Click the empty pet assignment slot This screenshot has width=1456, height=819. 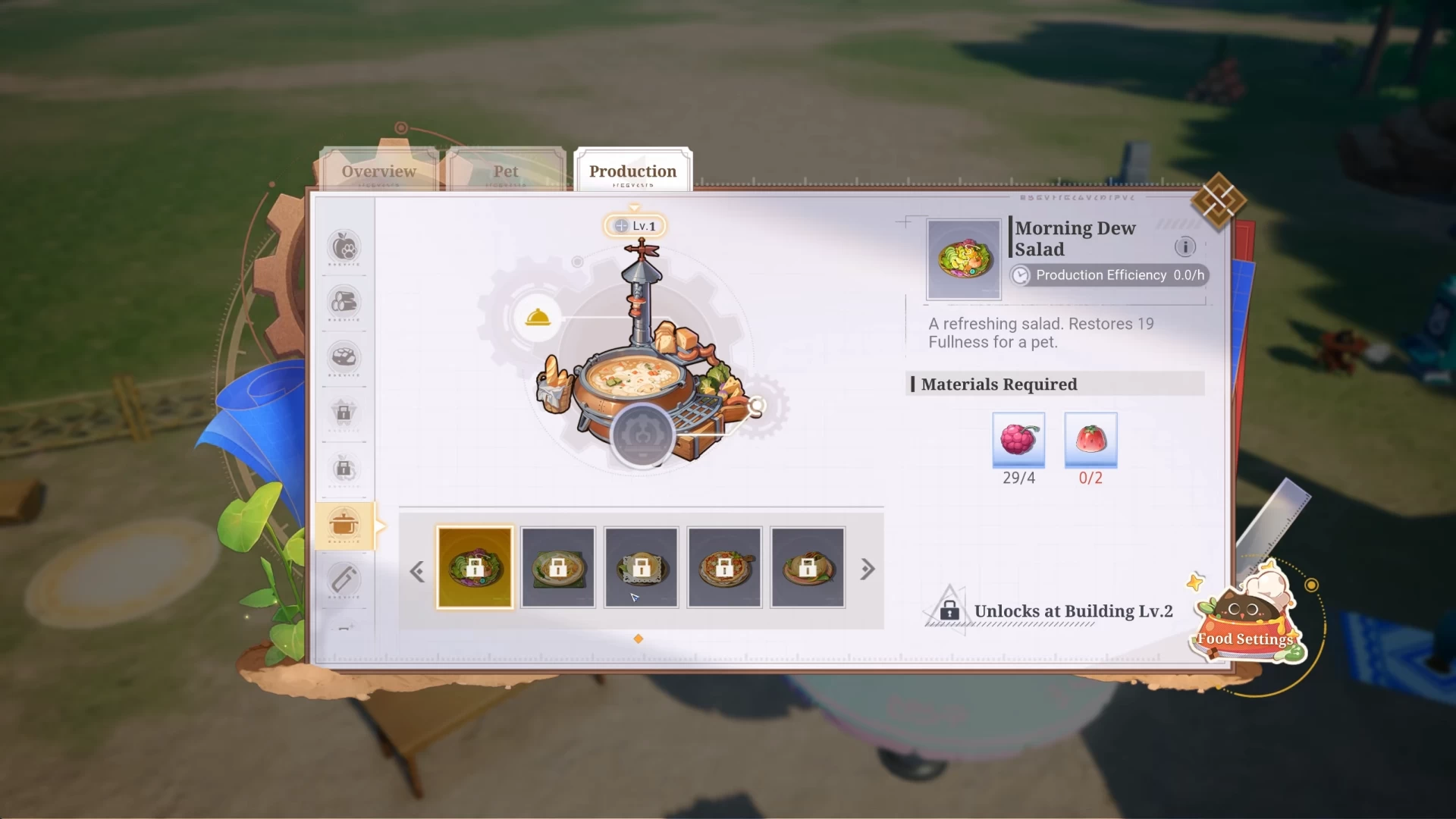[x=642, y=435]
